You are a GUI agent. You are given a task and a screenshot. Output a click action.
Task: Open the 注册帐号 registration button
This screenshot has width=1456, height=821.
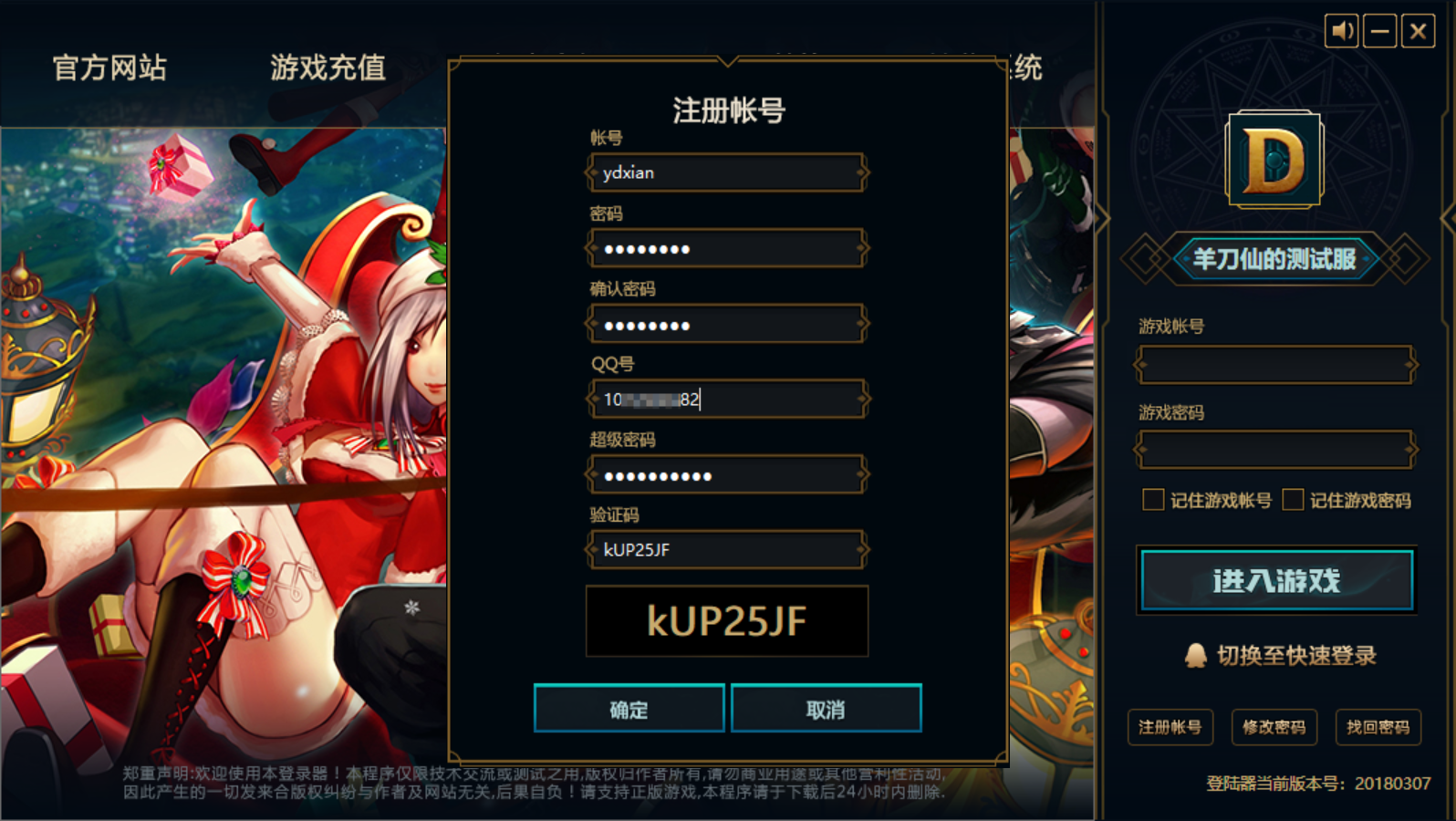point(1170,727)
